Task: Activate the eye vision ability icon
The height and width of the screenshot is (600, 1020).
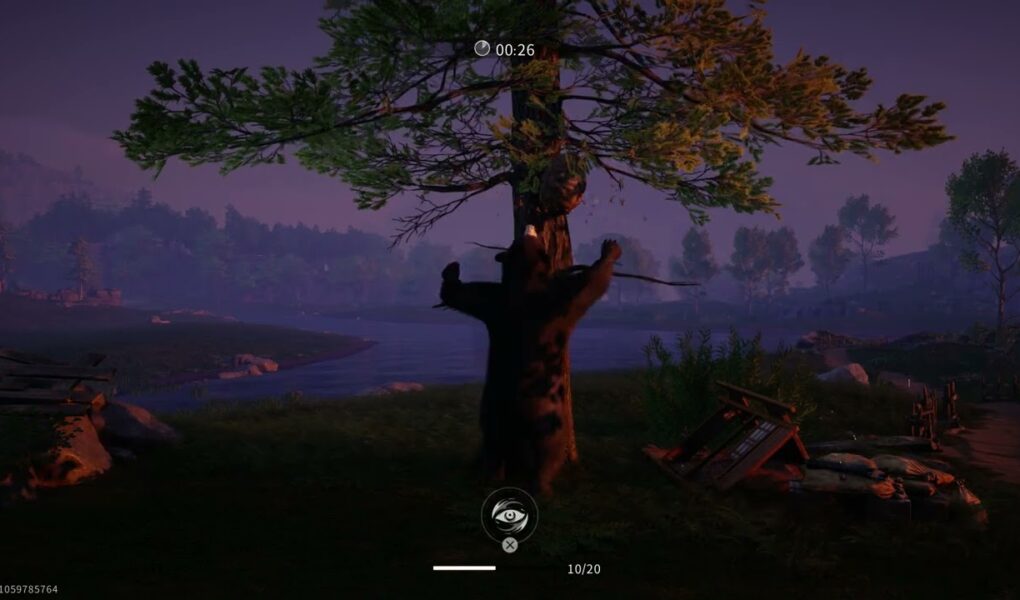Action: [x=509, y=514]
